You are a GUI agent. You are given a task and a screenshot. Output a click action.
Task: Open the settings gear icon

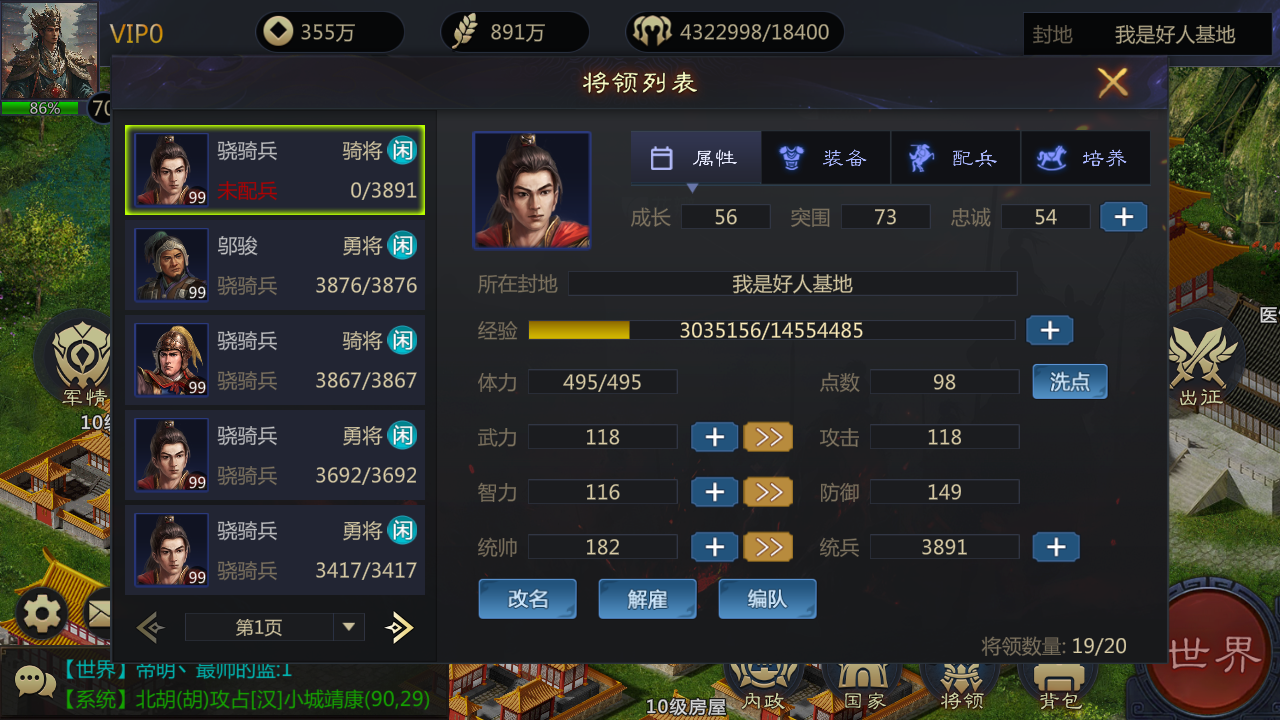tap(41, 612)
